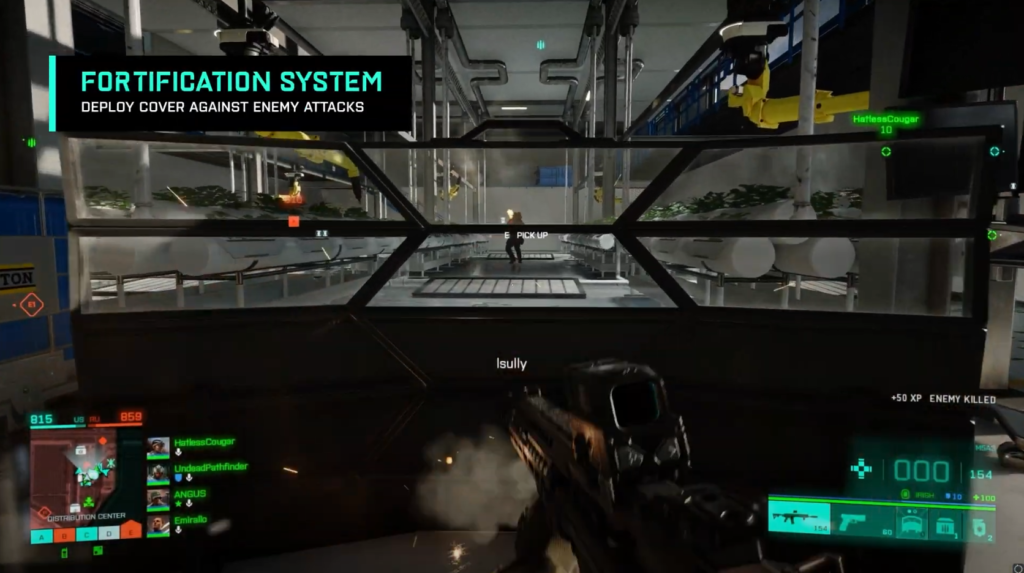1024x573 pixels.
Task: Select capture point E on objective bar
Action: pyautogui.click(x=132, y=532)
